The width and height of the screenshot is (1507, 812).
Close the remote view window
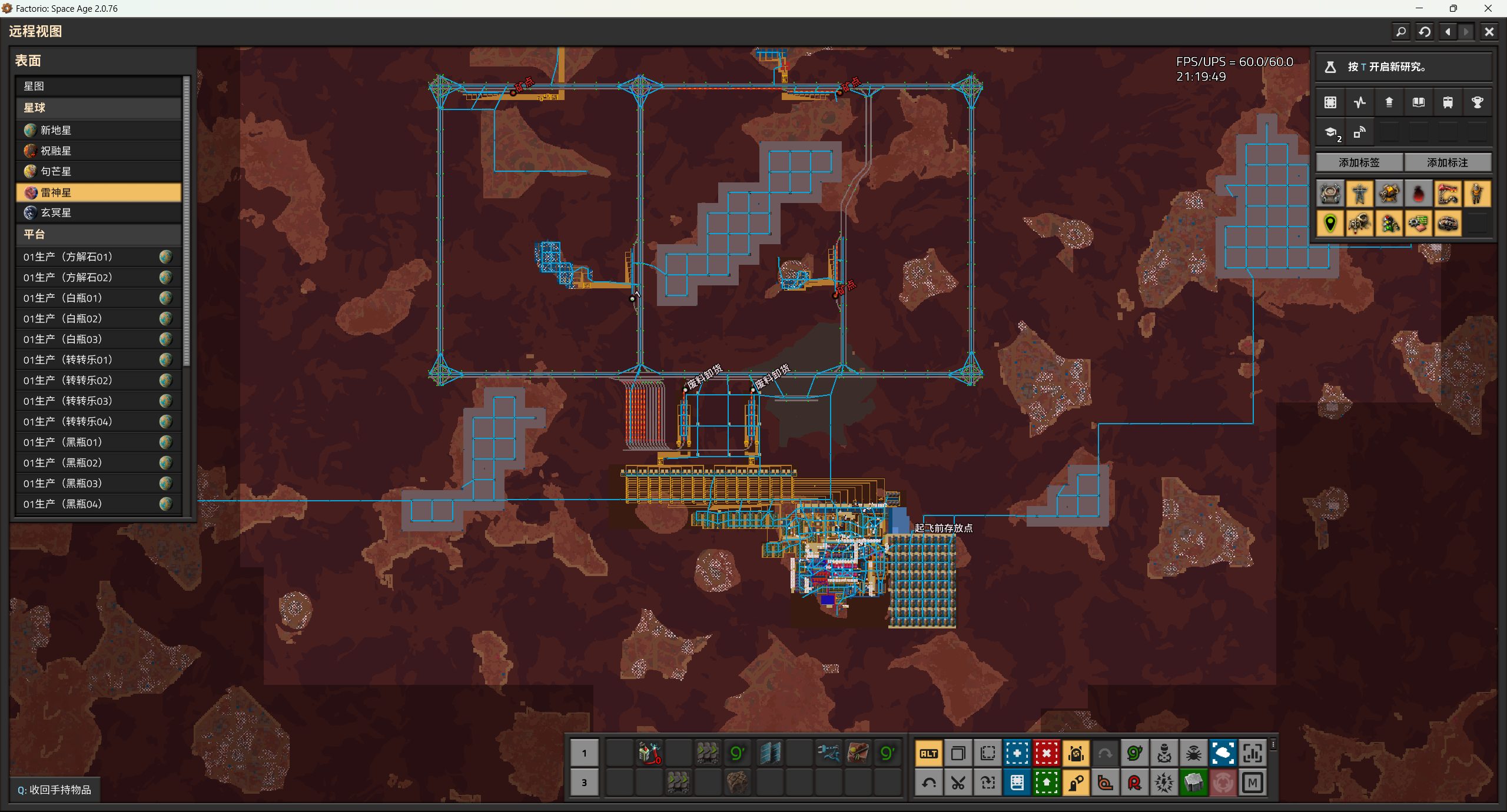coord(1489,32)
